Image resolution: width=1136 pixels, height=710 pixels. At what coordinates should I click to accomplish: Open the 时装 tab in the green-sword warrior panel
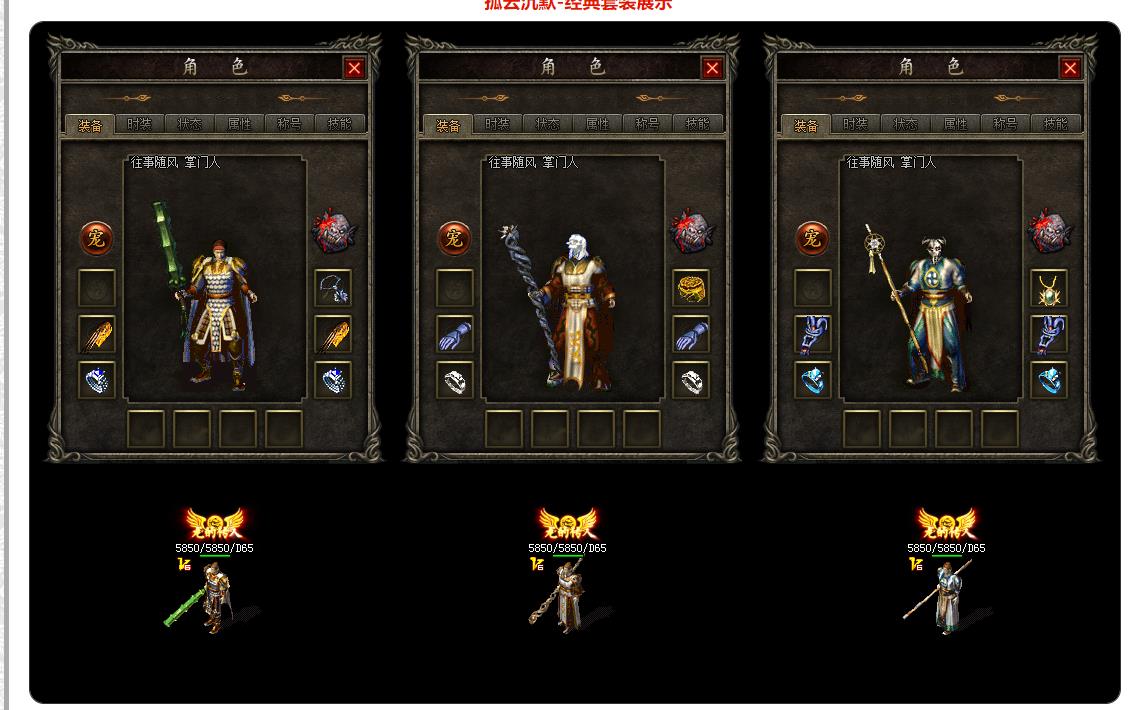140,124
